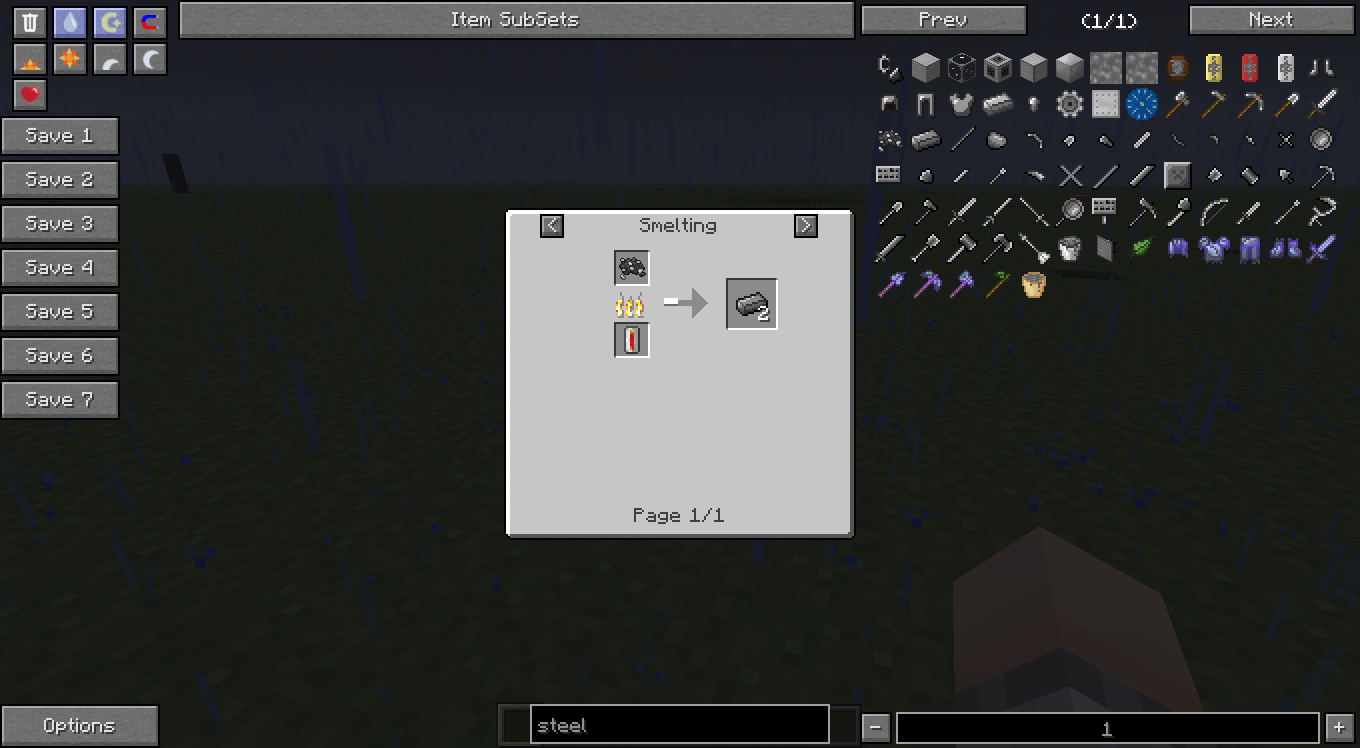Choose the Save 4 button

coord(60,268)
